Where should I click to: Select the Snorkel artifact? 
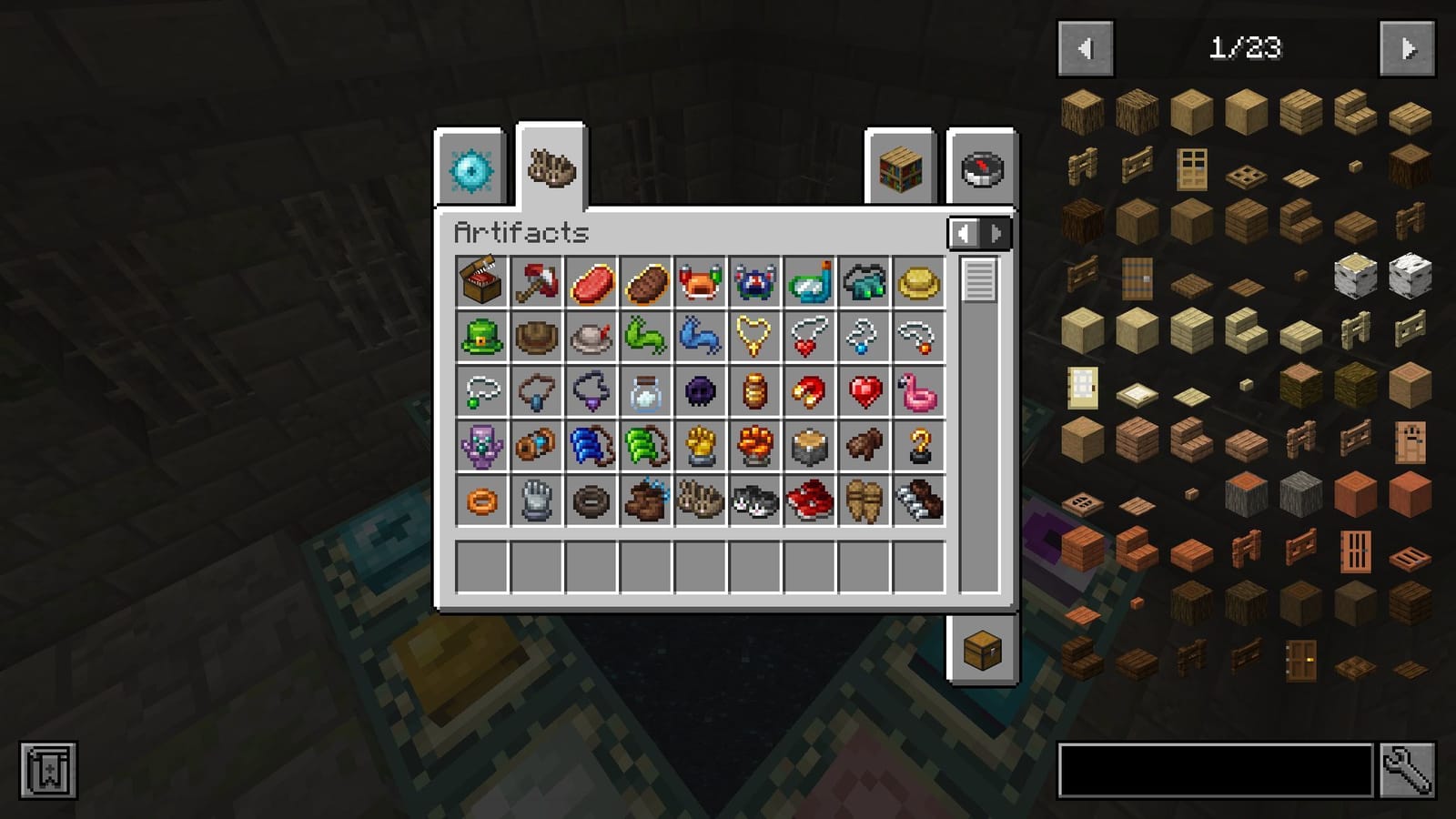(805, 283)
